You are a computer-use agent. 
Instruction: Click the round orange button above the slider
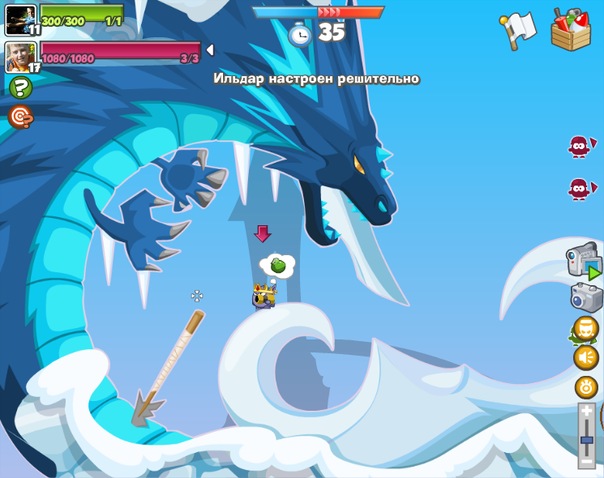coord(585,386)
